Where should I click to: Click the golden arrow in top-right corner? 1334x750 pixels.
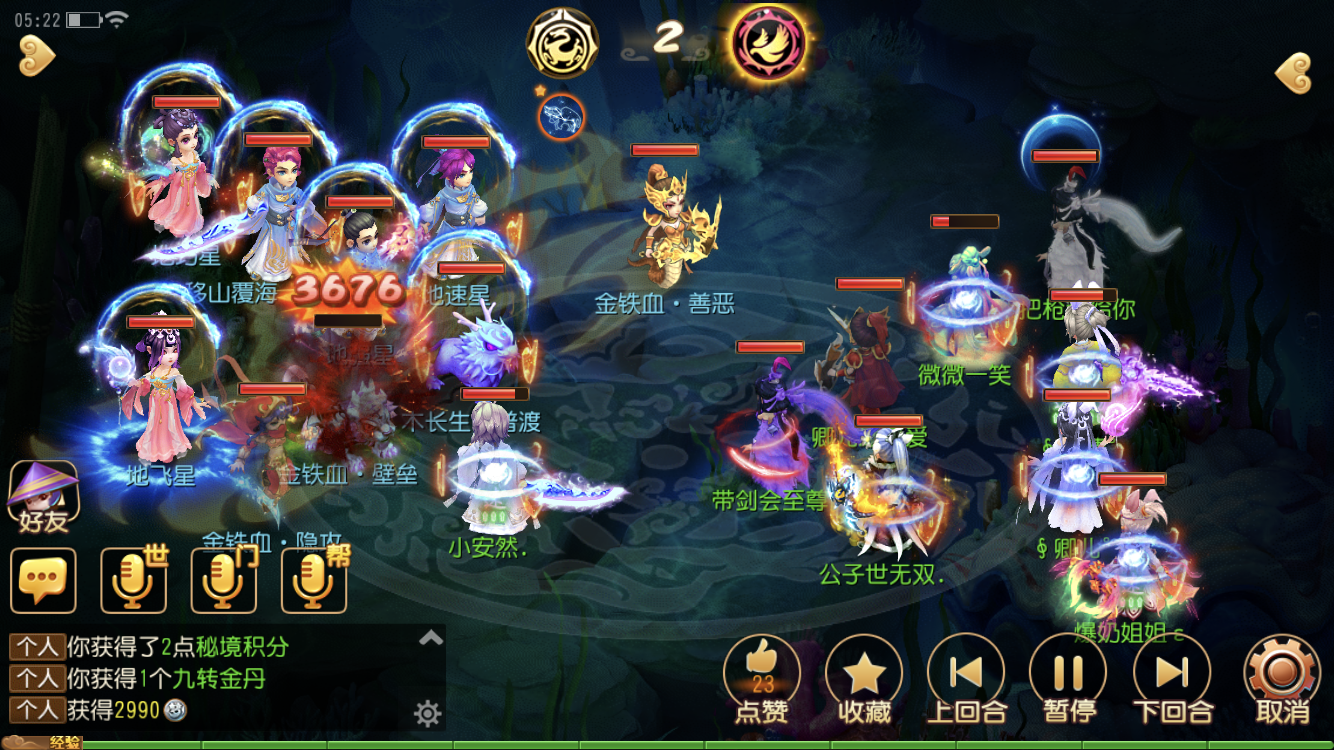(1293, 73)
